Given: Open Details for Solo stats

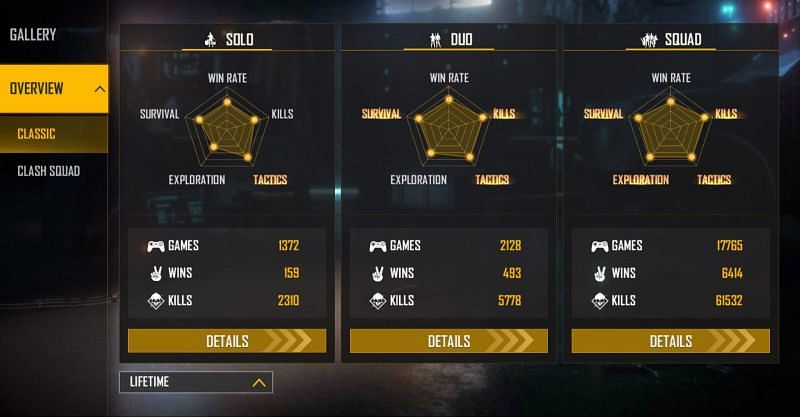Looking at the screenshot, I should pyautogui.click(x=227, y=341).
